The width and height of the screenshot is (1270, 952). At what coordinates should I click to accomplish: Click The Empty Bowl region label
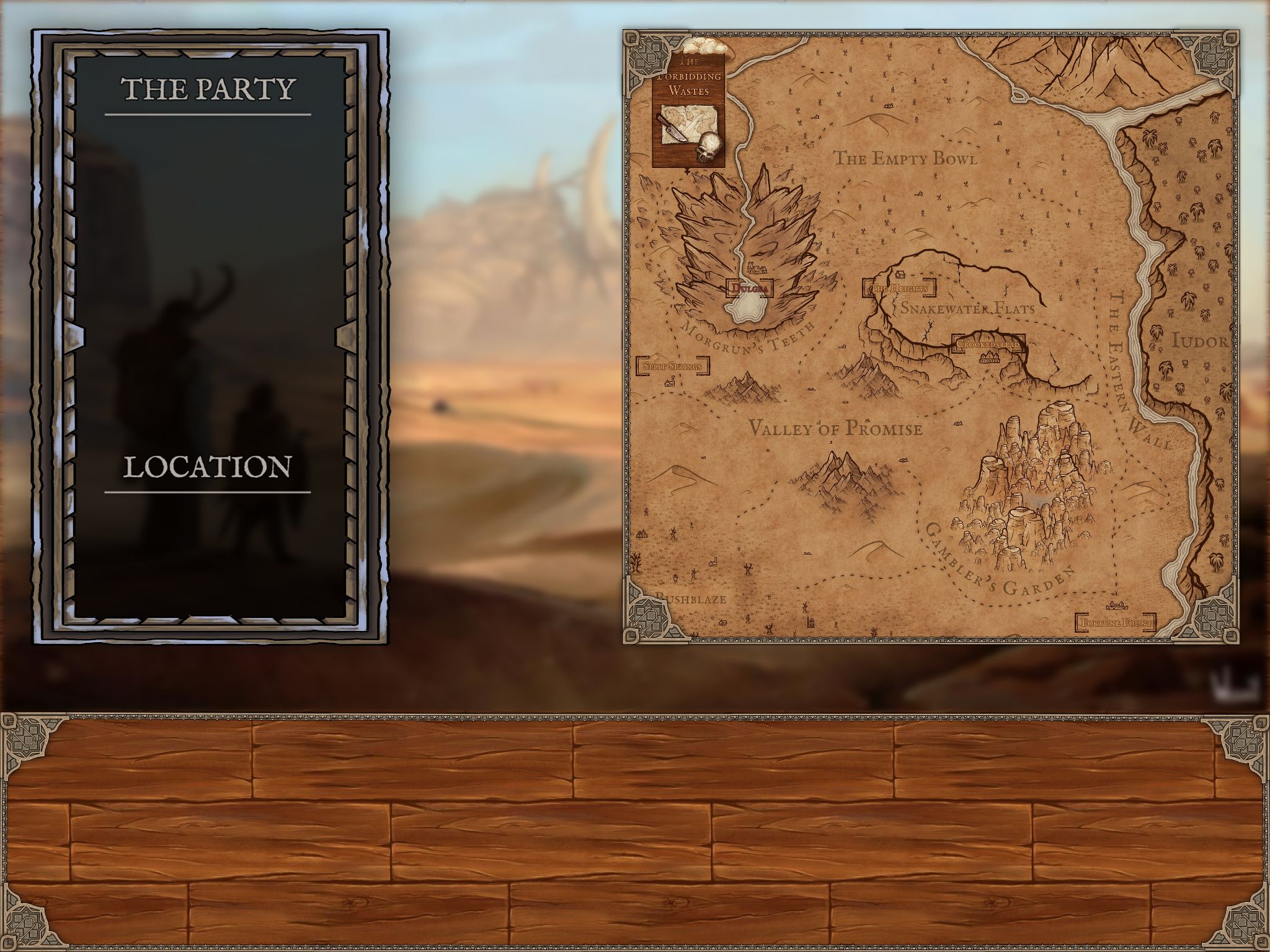(x=905, y=159)
